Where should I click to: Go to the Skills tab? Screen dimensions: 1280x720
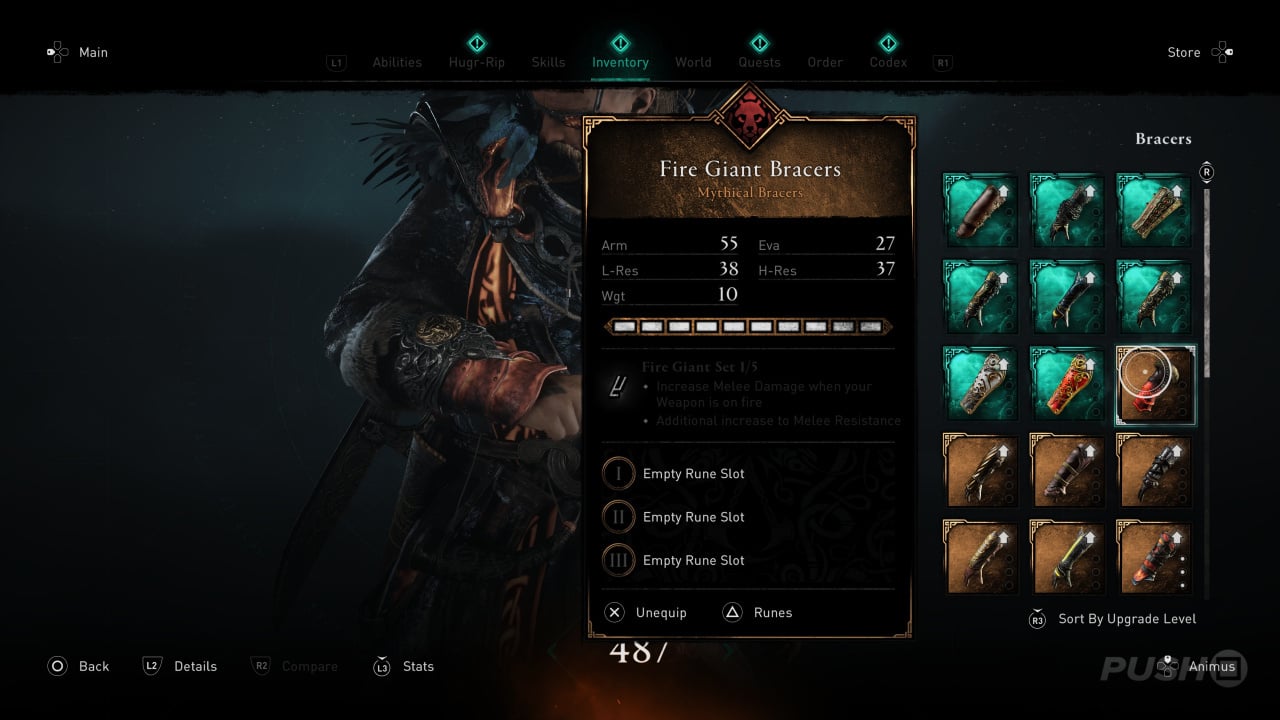point(548,62)
